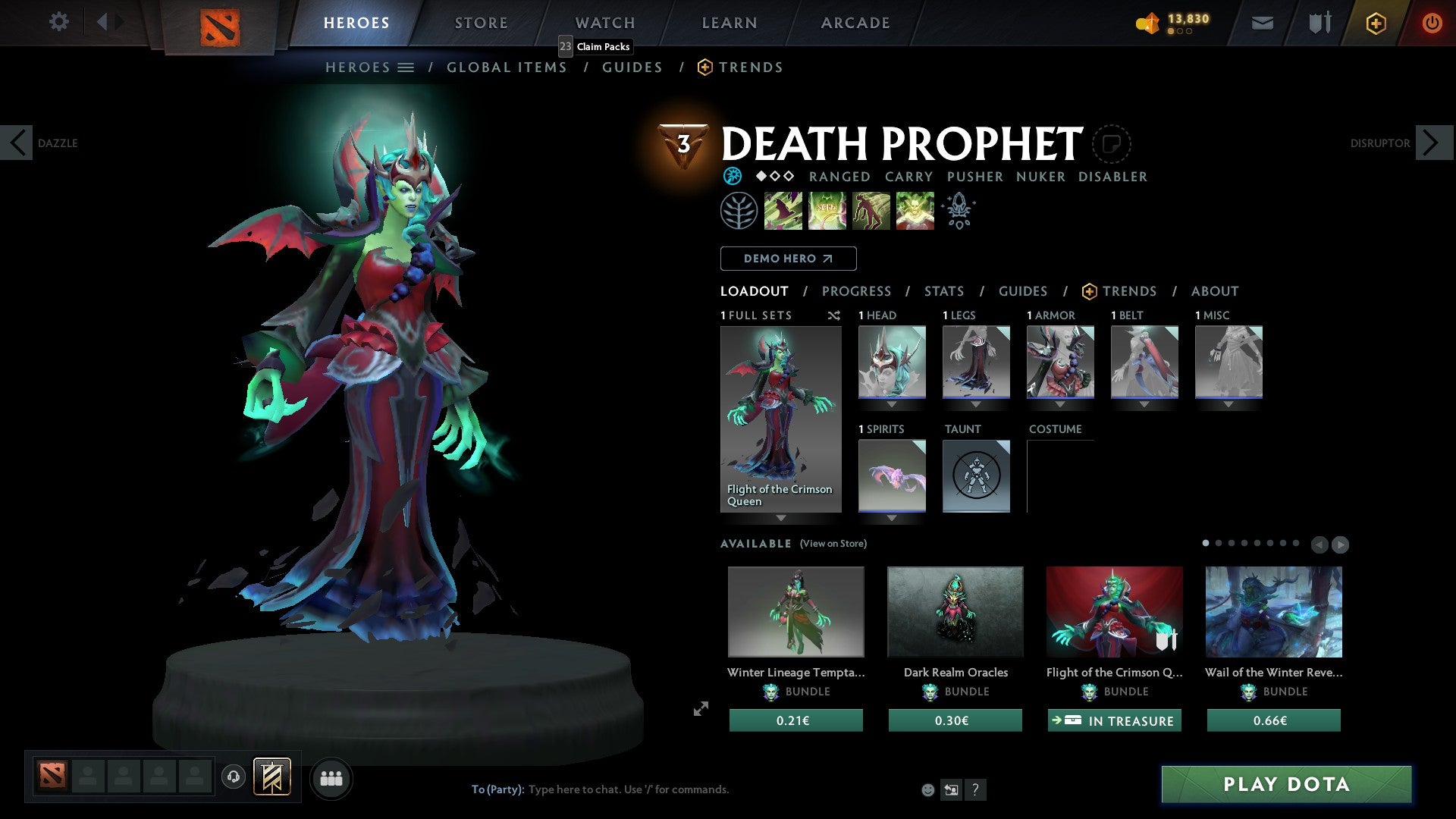Open the View on Store link
Image resolution: width=1456 pixels, height=819 pixels.
pos(832,544)
